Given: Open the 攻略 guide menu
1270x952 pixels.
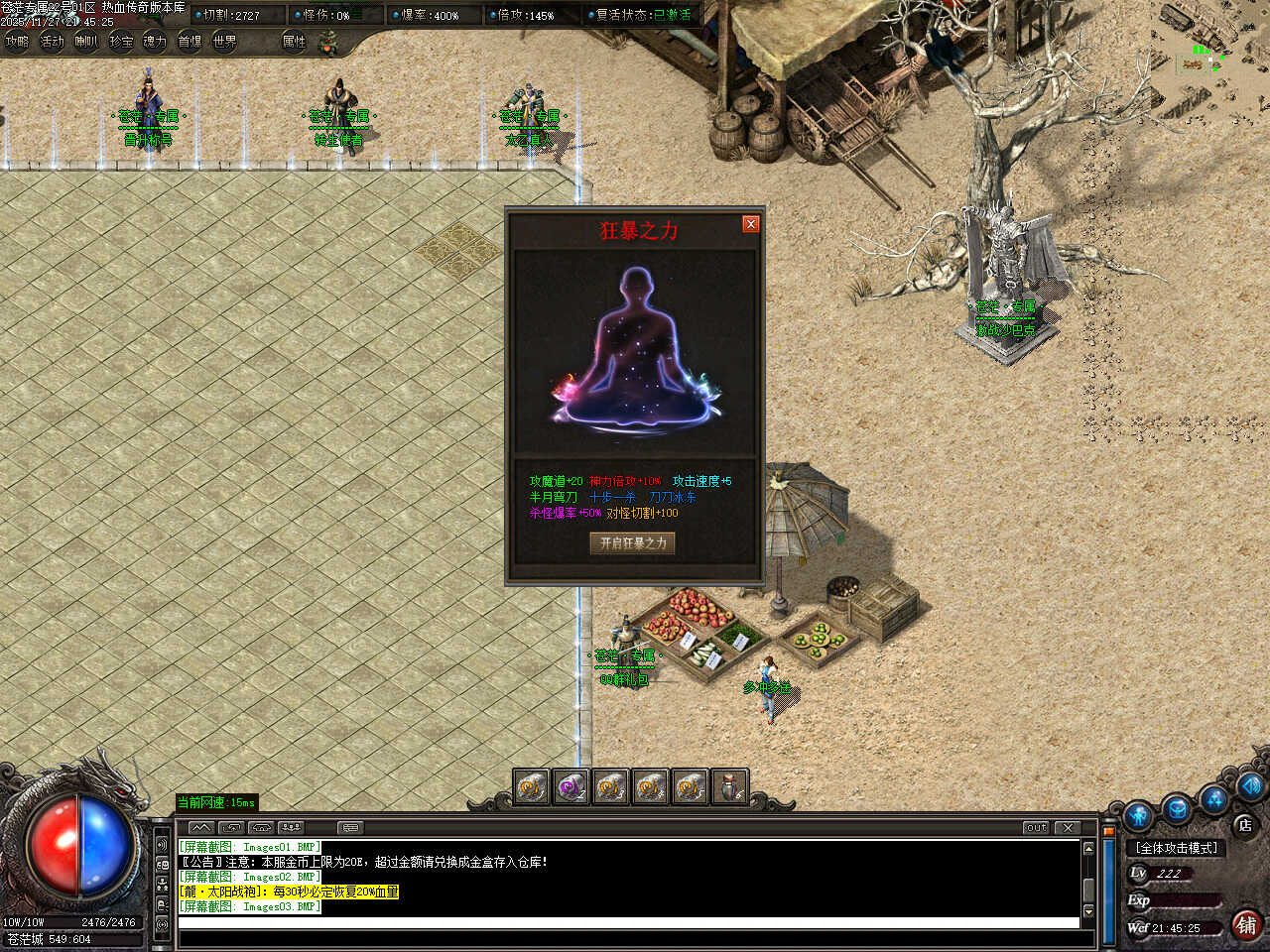Looking at the screenshot, I should click(17, 42).
